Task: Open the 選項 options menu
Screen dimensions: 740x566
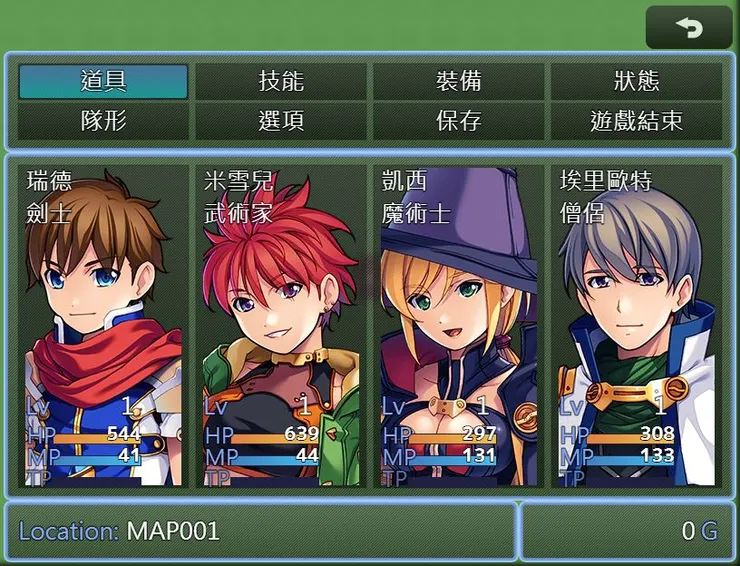Action: point(281,122)
